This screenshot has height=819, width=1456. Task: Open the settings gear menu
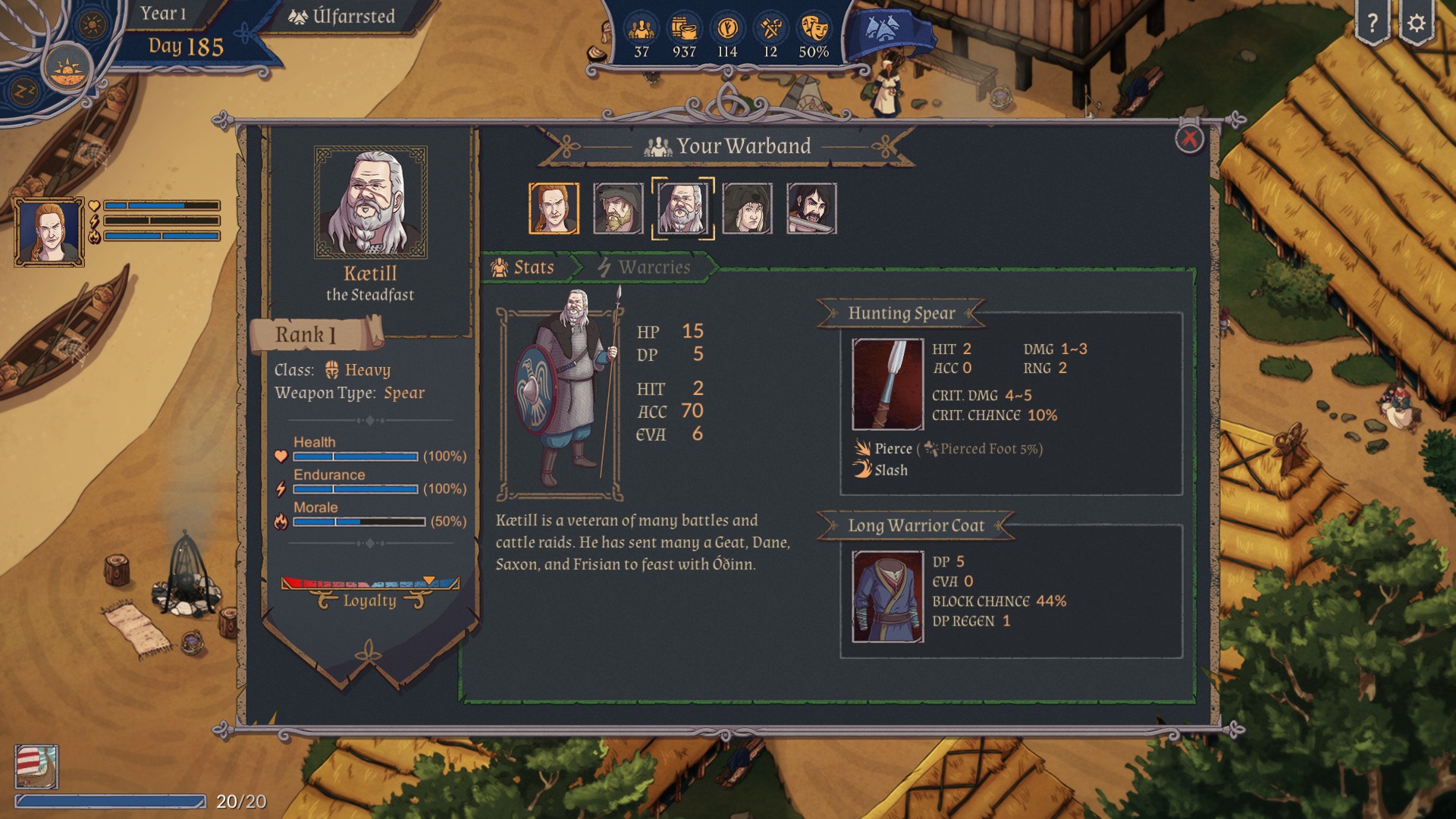coord(1416,24)
